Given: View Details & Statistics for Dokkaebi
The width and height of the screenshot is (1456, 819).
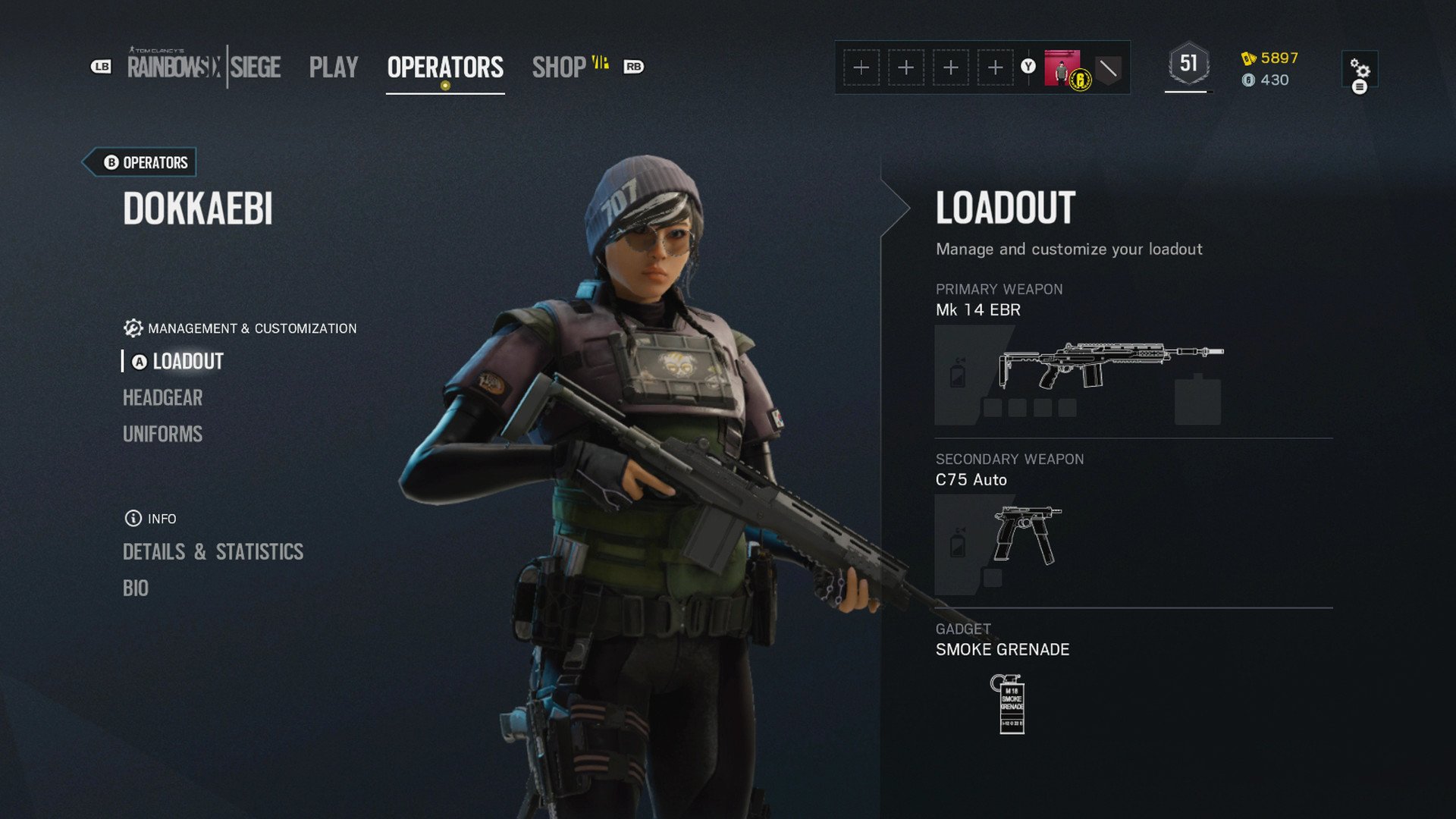Looking at the screenshot, I should [213, 552].
